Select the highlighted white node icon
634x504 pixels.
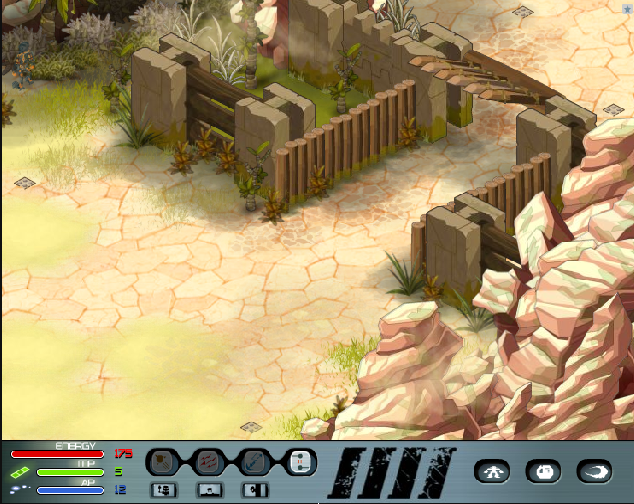(300, 461)
